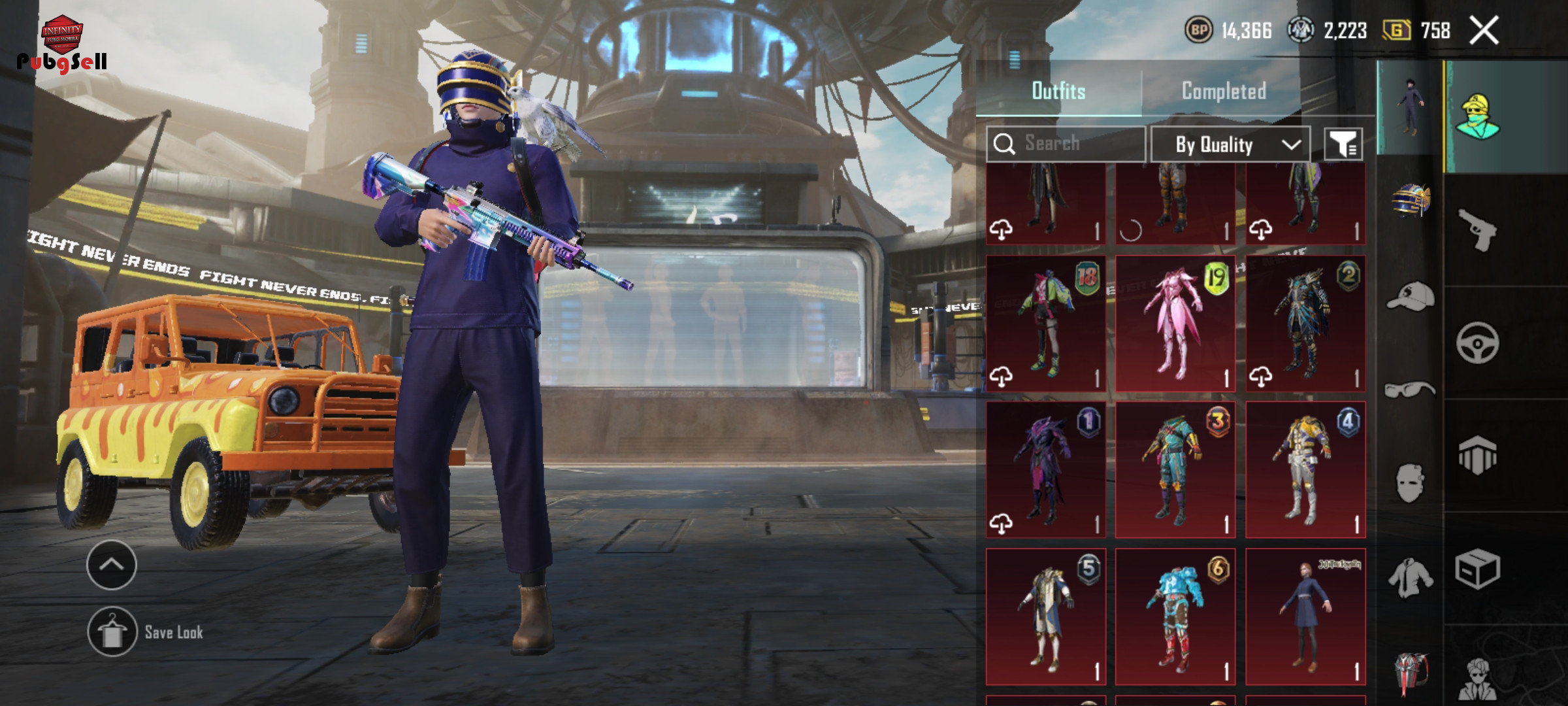Image resolution: width=1568 pixels, height=706 pixels.
Task: Click the outfit Search field
Action: [x=1066, y=143]
